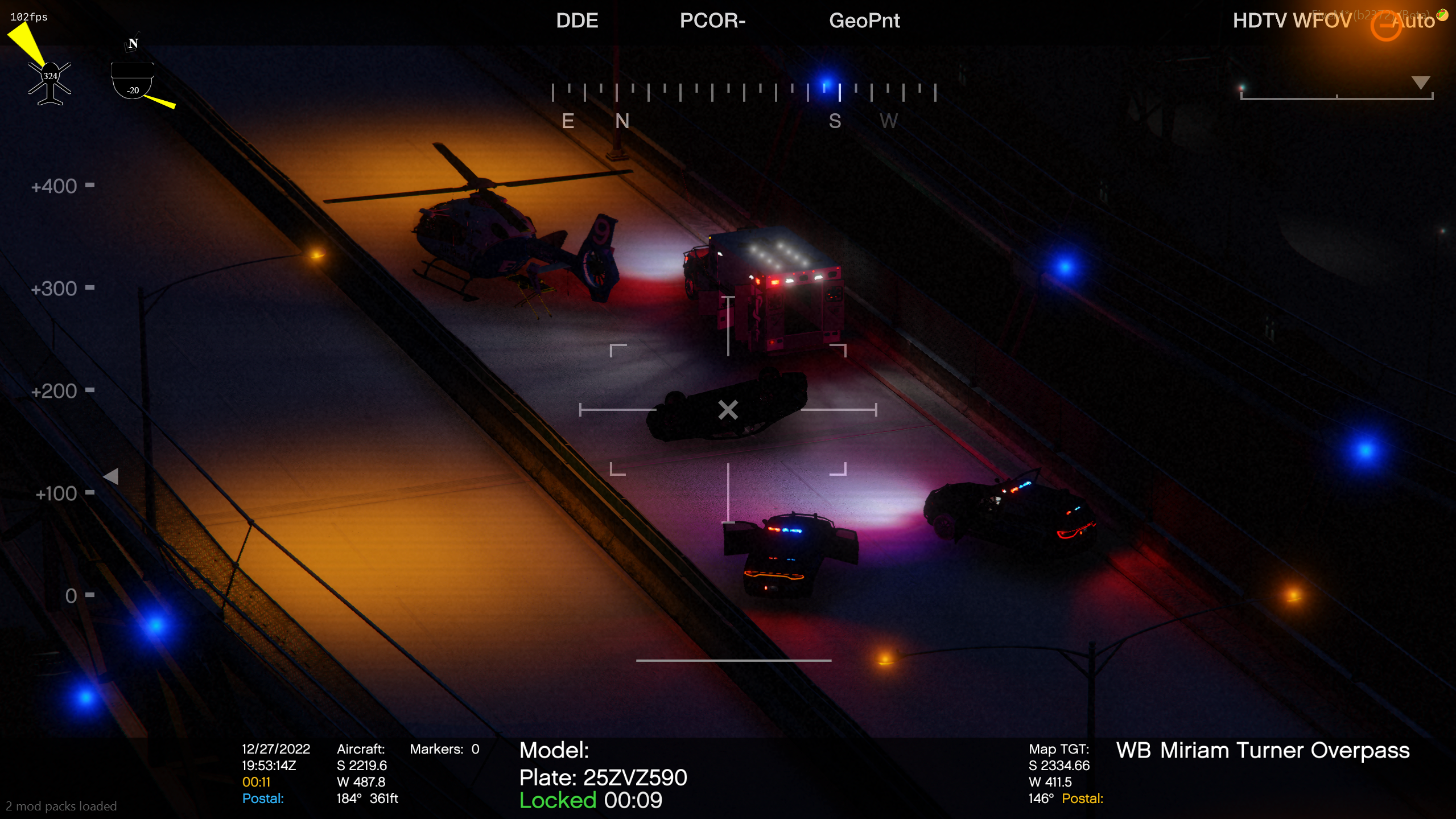Select the DDE mode label

576,21
